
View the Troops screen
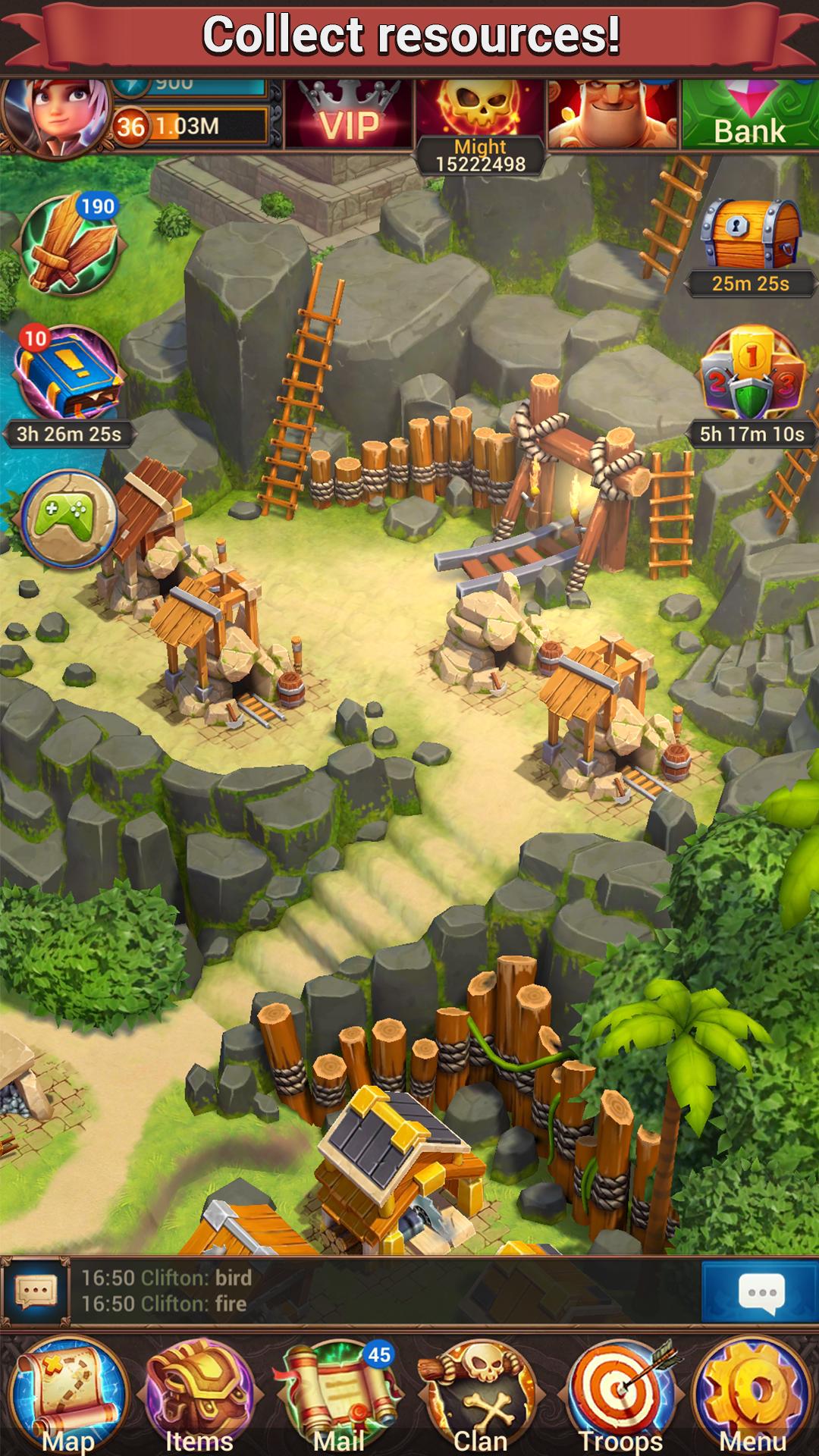620,1395
